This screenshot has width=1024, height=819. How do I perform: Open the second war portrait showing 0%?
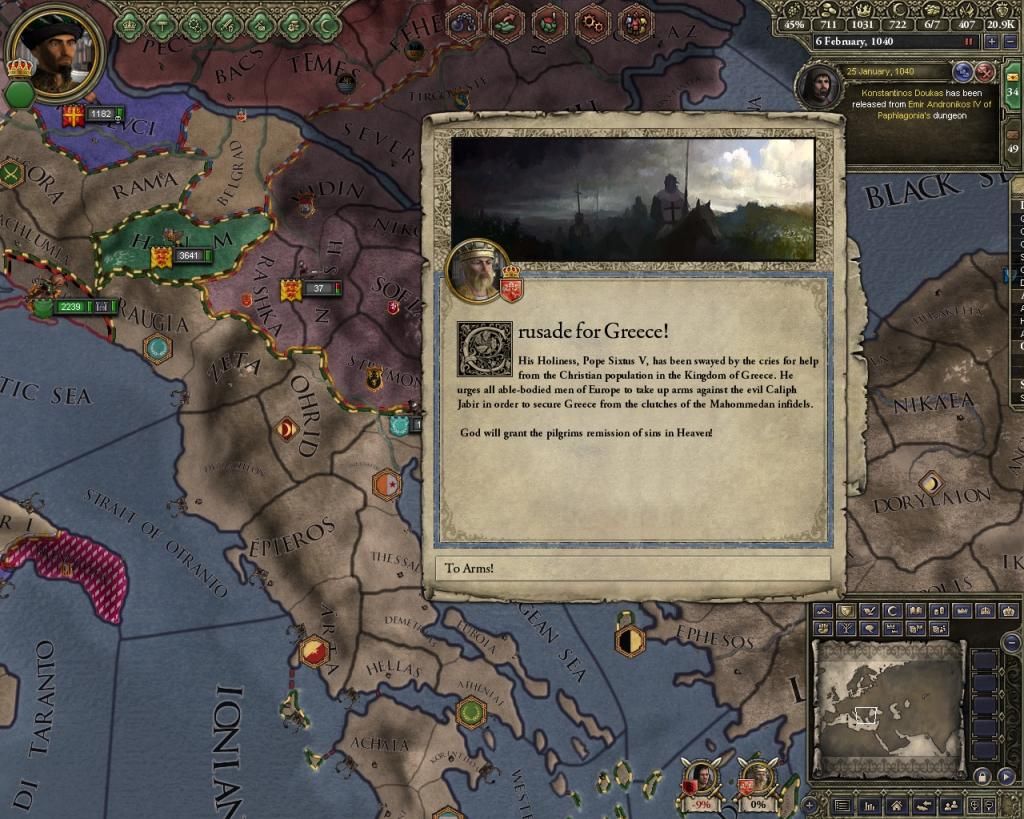757,777
